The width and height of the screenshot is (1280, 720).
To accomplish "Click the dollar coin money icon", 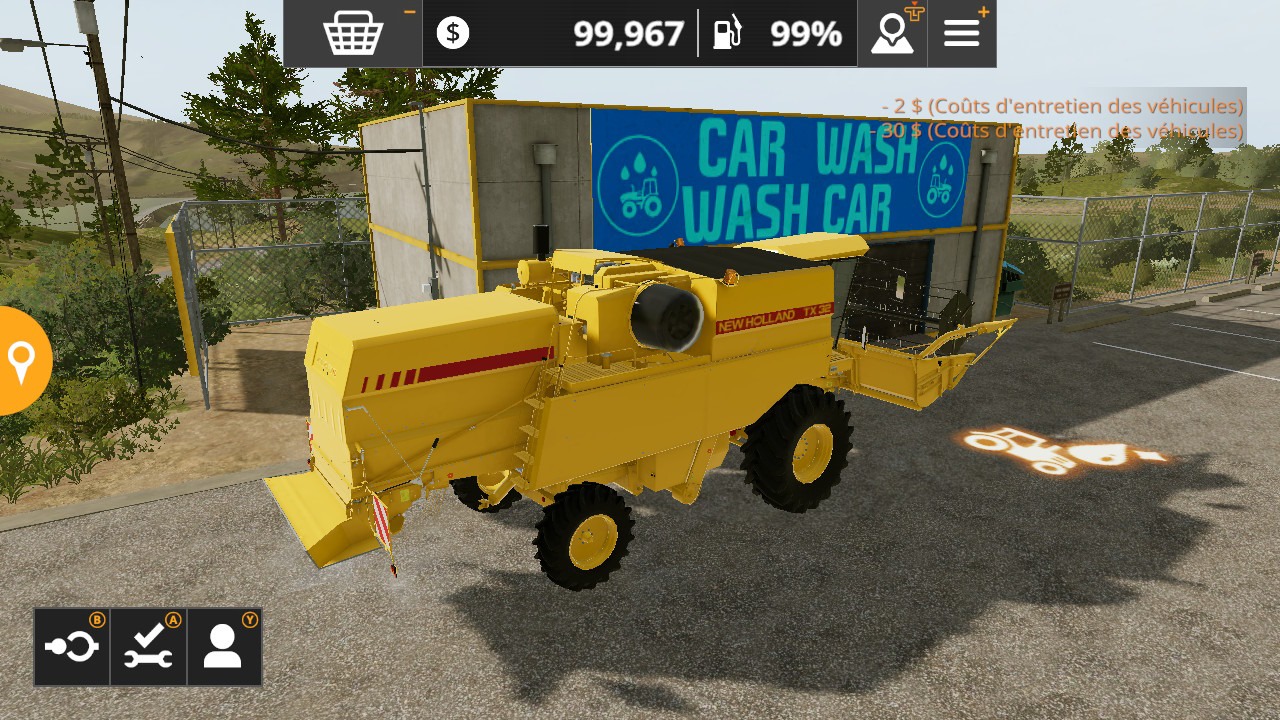I will [x=453, y=34].
